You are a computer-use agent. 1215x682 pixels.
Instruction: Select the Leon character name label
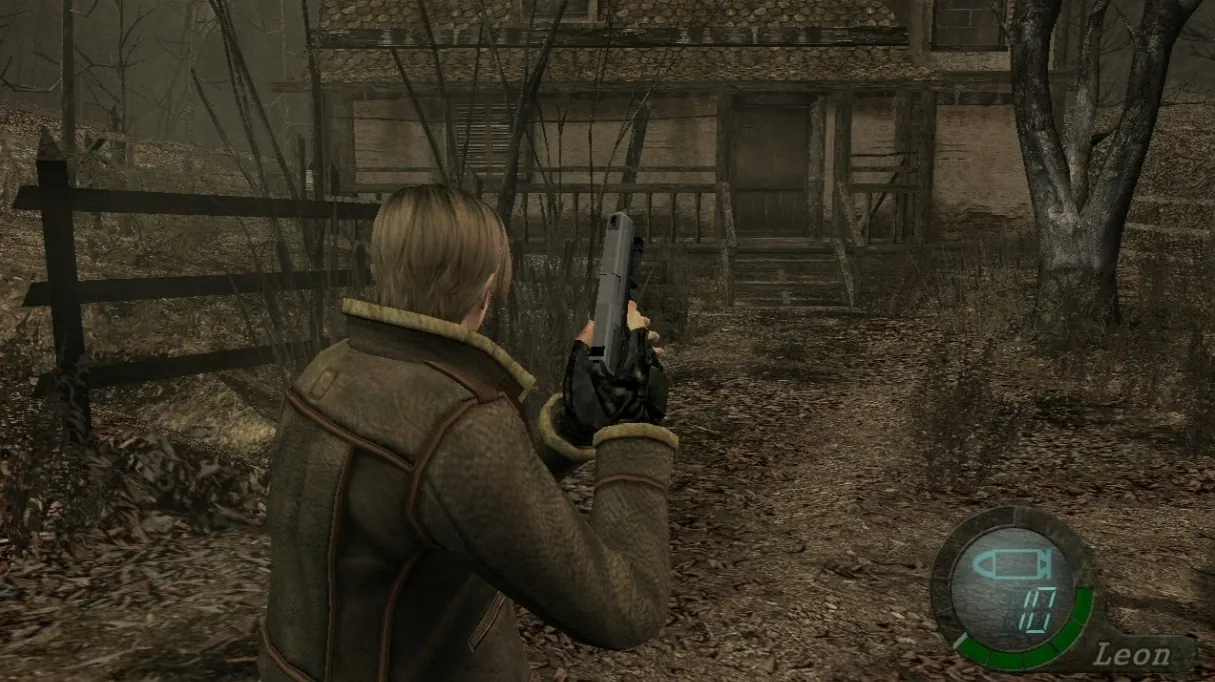point(1132,655)
